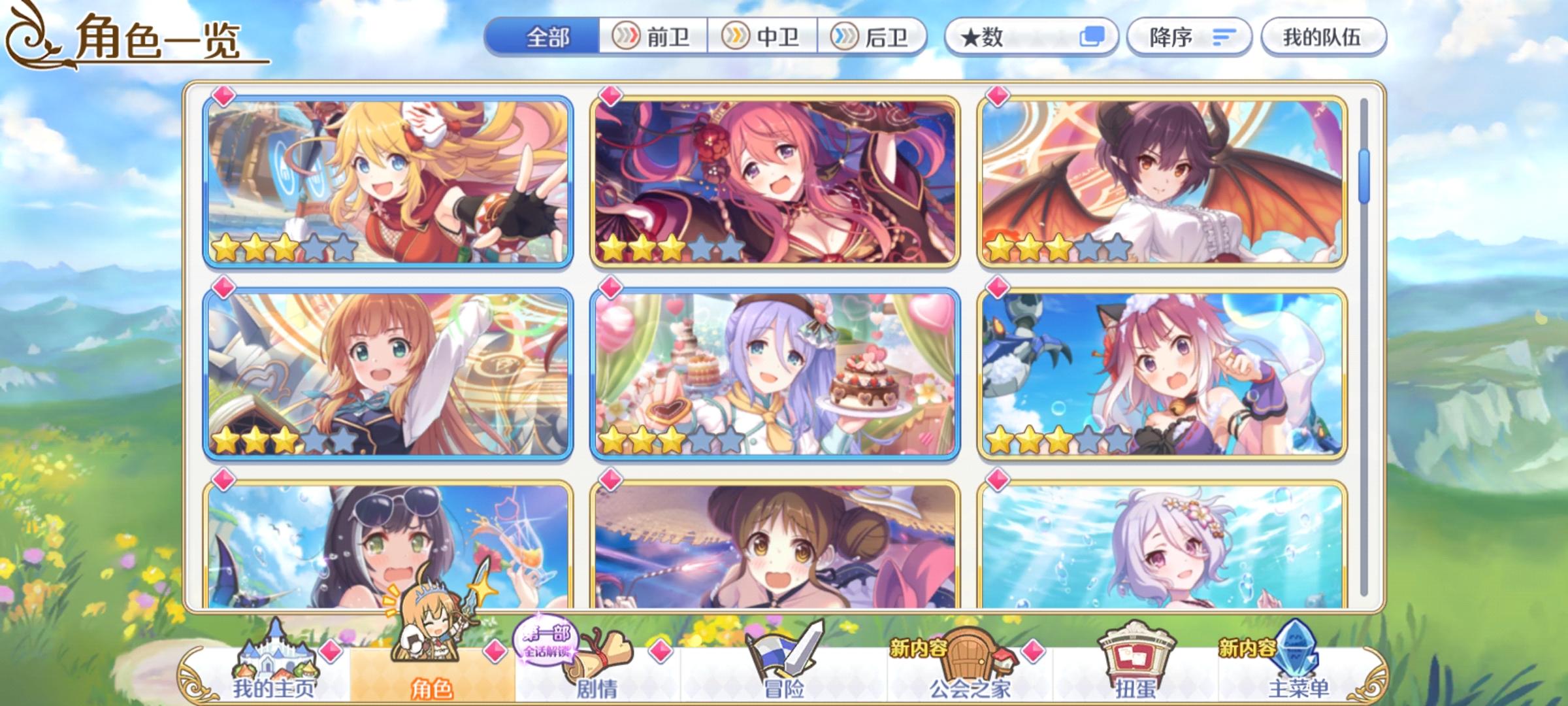1568x706 pixels.
Task: Switch sorting order via 降序 control
Action: 1189,37
